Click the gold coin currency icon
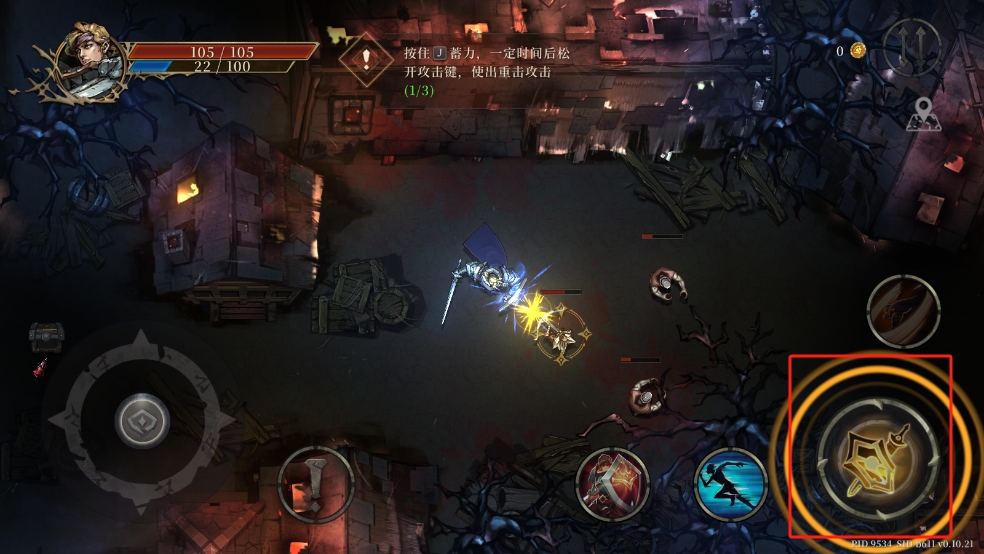 pyautogui.click(x=857, y=50)
